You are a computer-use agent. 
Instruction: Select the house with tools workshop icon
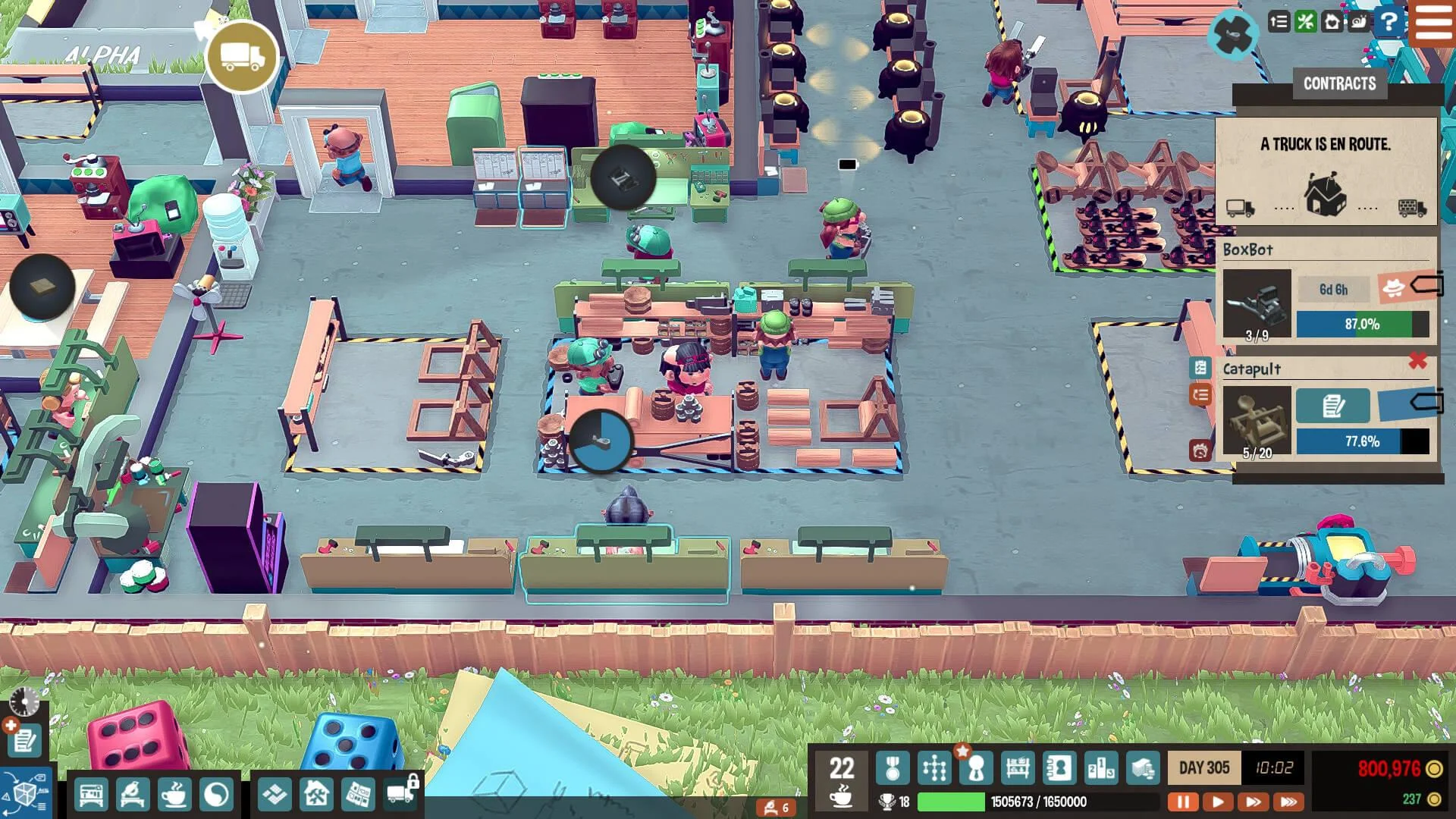point(316,795)
